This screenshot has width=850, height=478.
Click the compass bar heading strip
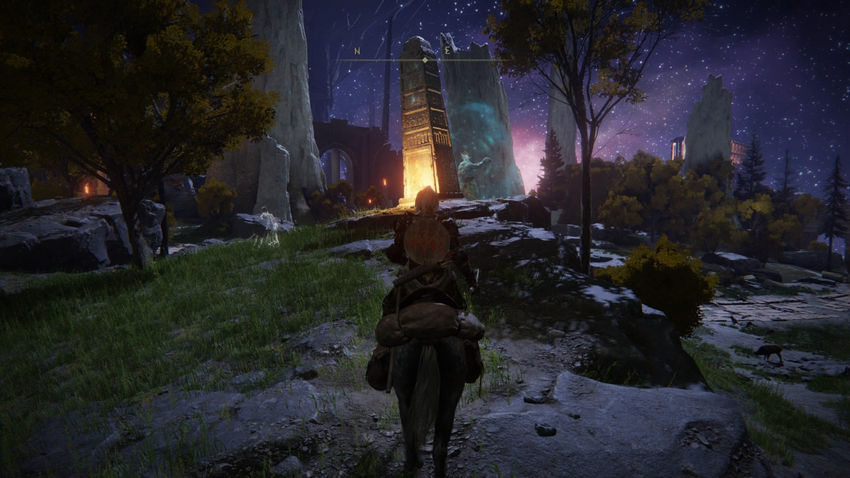point(424,59)
